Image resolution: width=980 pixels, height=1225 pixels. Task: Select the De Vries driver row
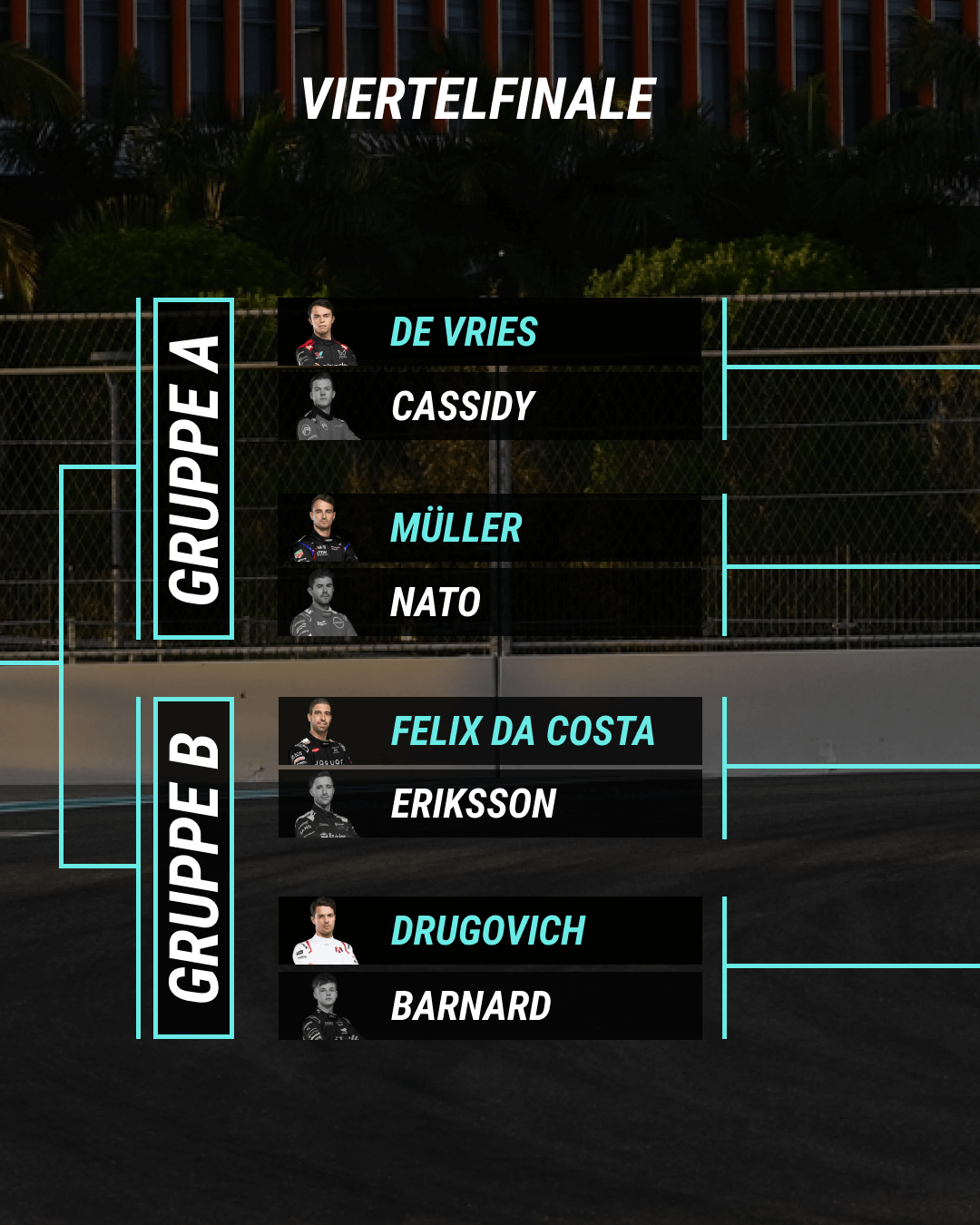[490, 332]
